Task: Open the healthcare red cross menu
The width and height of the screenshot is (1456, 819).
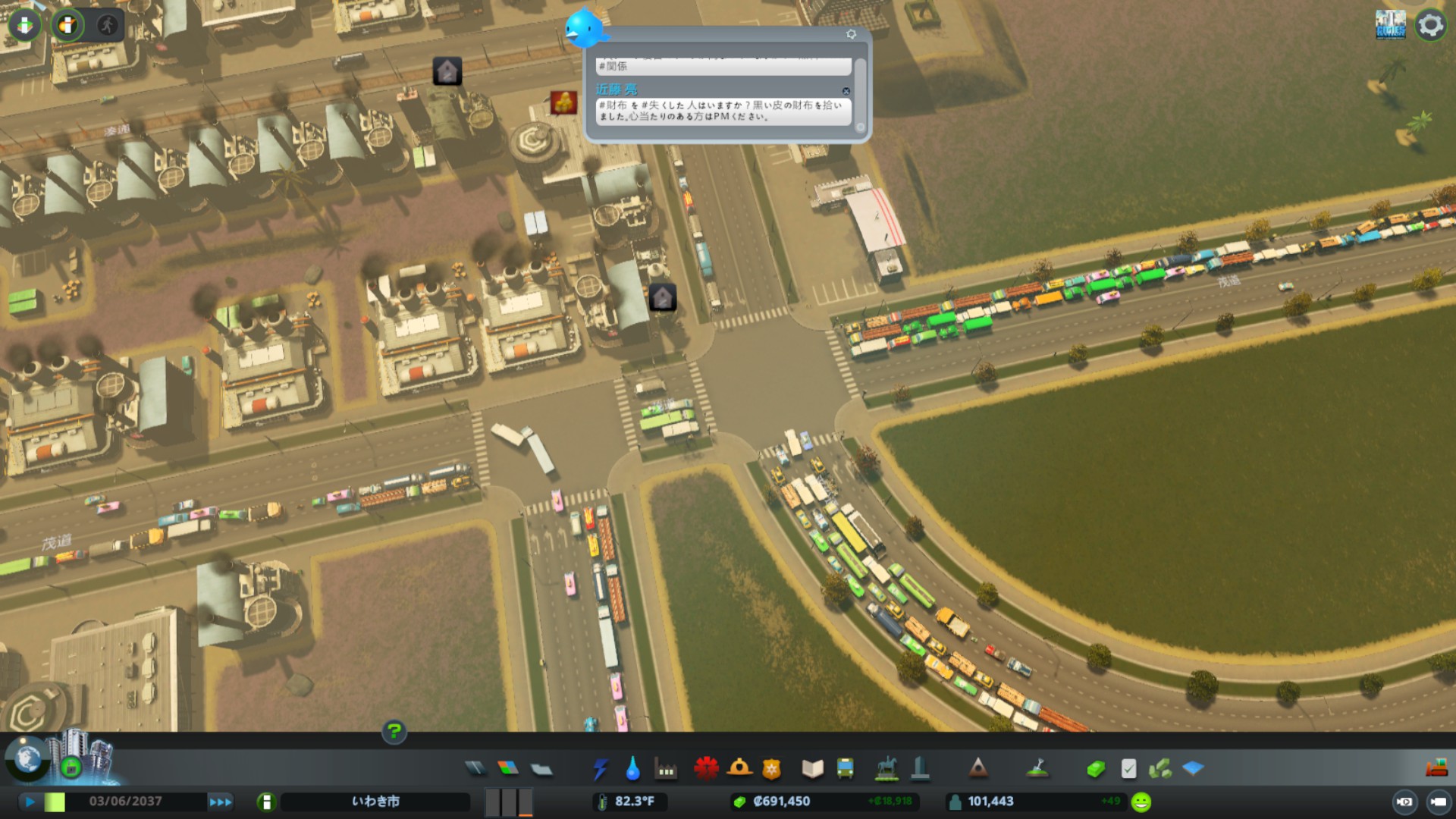Action: (706, 769)
